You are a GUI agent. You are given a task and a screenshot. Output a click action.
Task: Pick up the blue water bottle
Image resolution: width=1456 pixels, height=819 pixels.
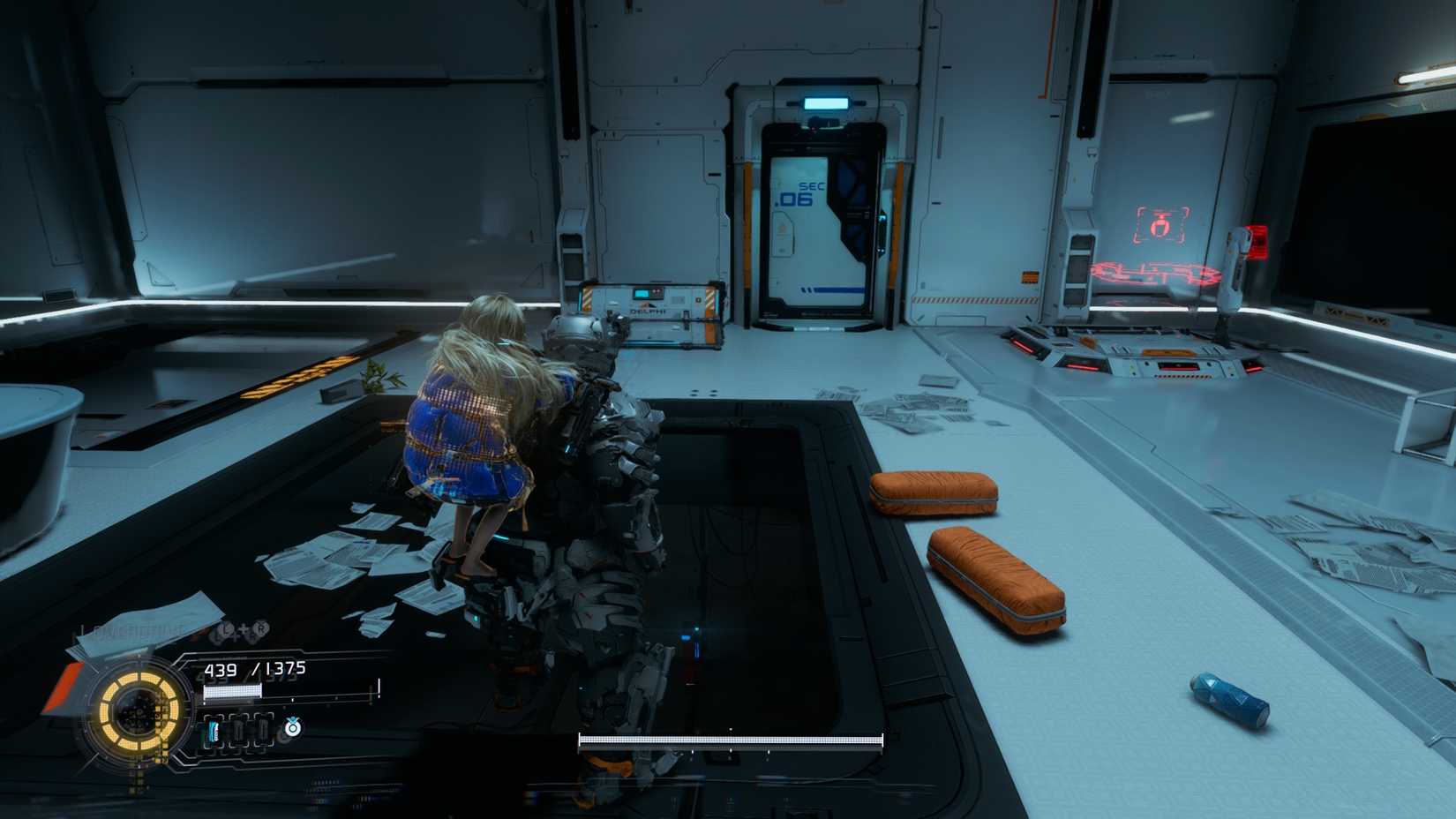1227,697
